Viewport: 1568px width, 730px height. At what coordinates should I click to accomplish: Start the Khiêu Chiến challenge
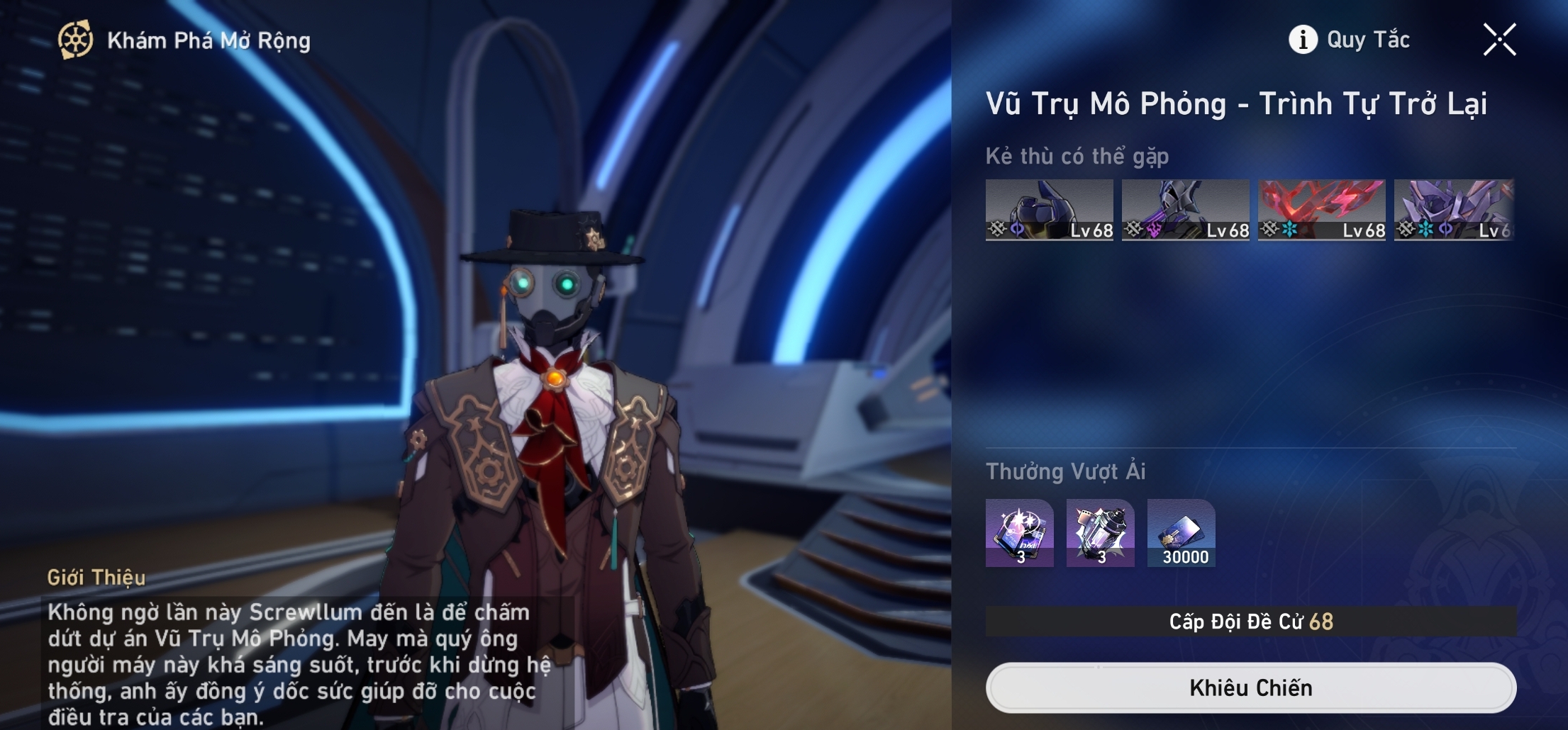point(1250,687)
